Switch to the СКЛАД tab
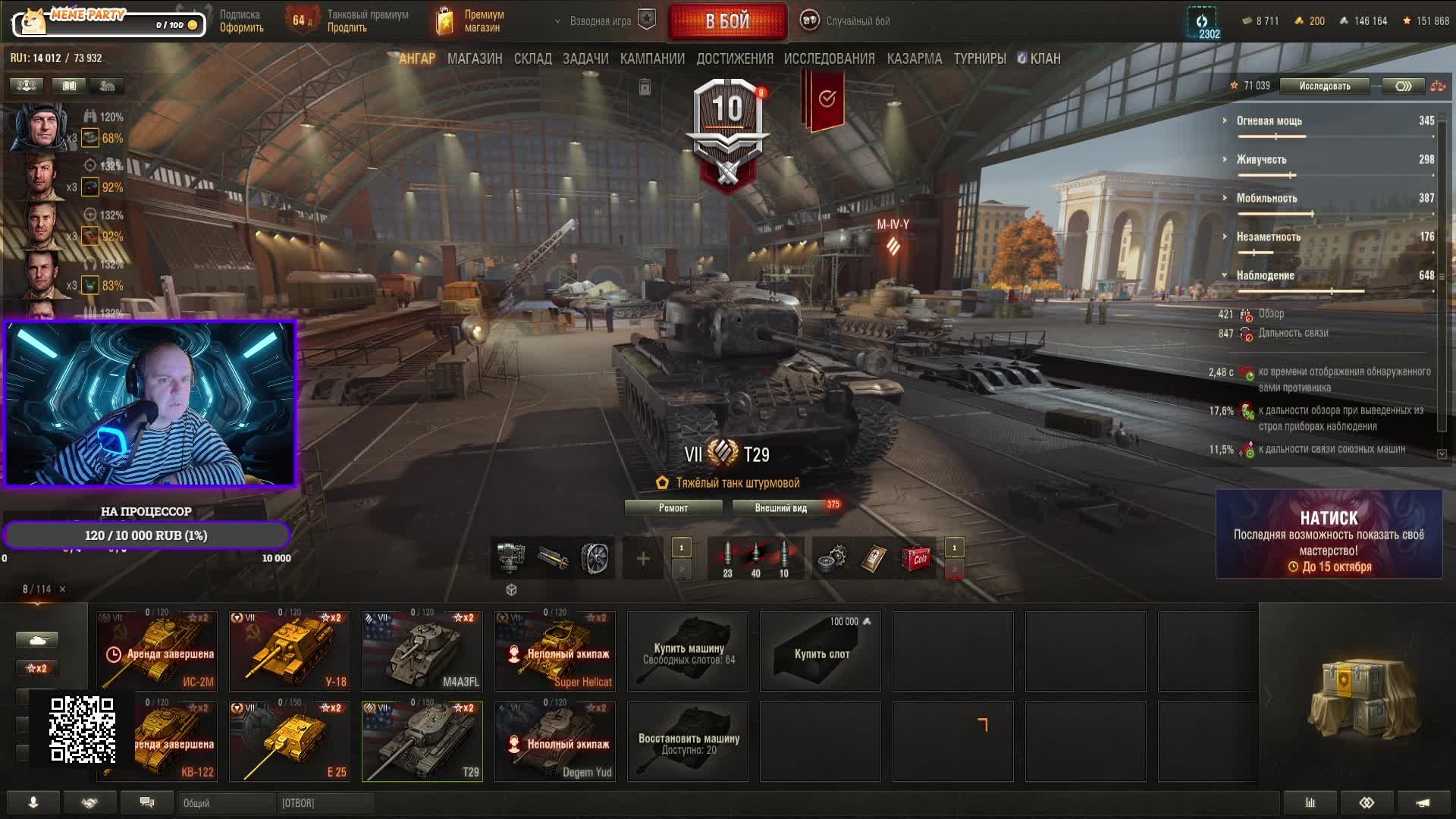Screen dimensions: 1456x819 [x=532, y=58]
